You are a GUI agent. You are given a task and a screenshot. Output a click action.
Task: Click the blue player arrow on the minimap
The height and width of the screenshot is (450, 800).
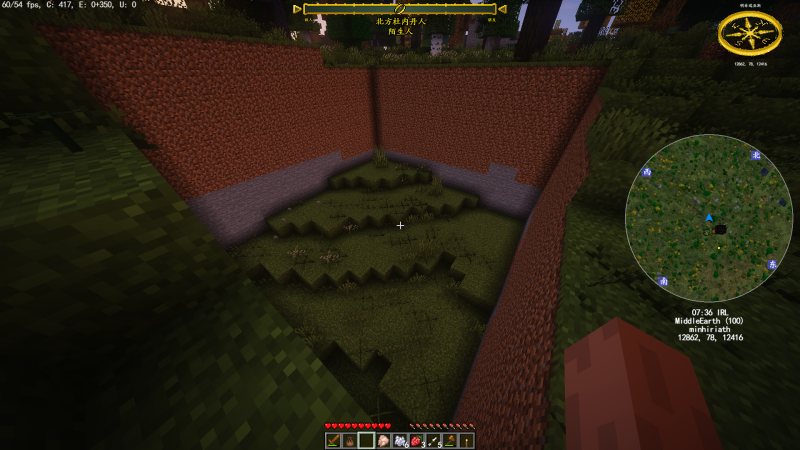709,217
